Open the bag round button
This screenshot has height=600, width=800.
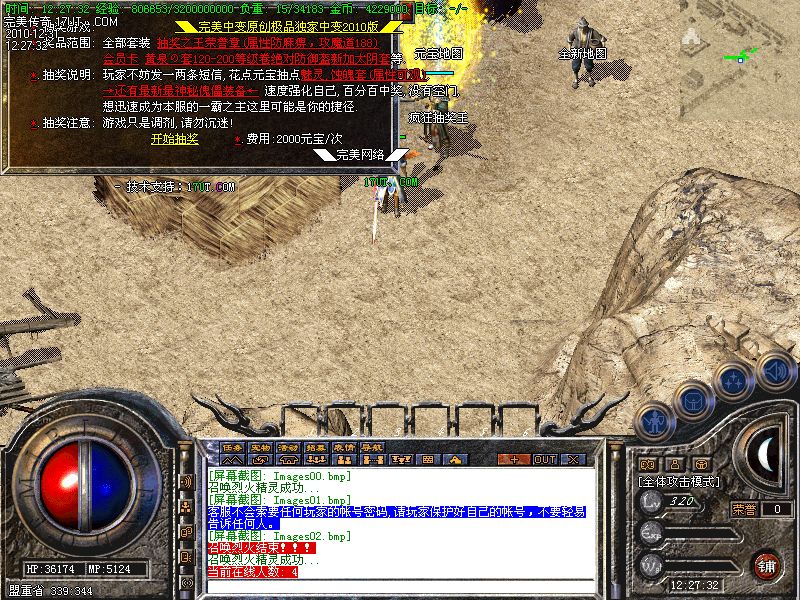pyautogui.click(x=692, y=401)
